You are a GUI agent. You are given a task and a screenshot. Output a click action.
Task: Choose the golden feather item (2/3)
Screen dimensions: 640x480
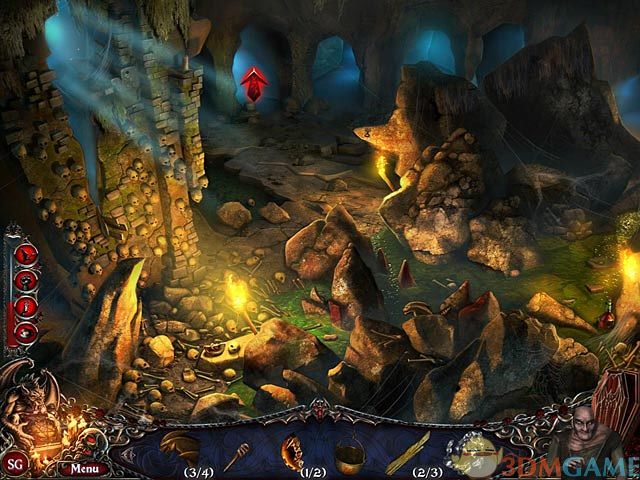(x=410, y=449)
